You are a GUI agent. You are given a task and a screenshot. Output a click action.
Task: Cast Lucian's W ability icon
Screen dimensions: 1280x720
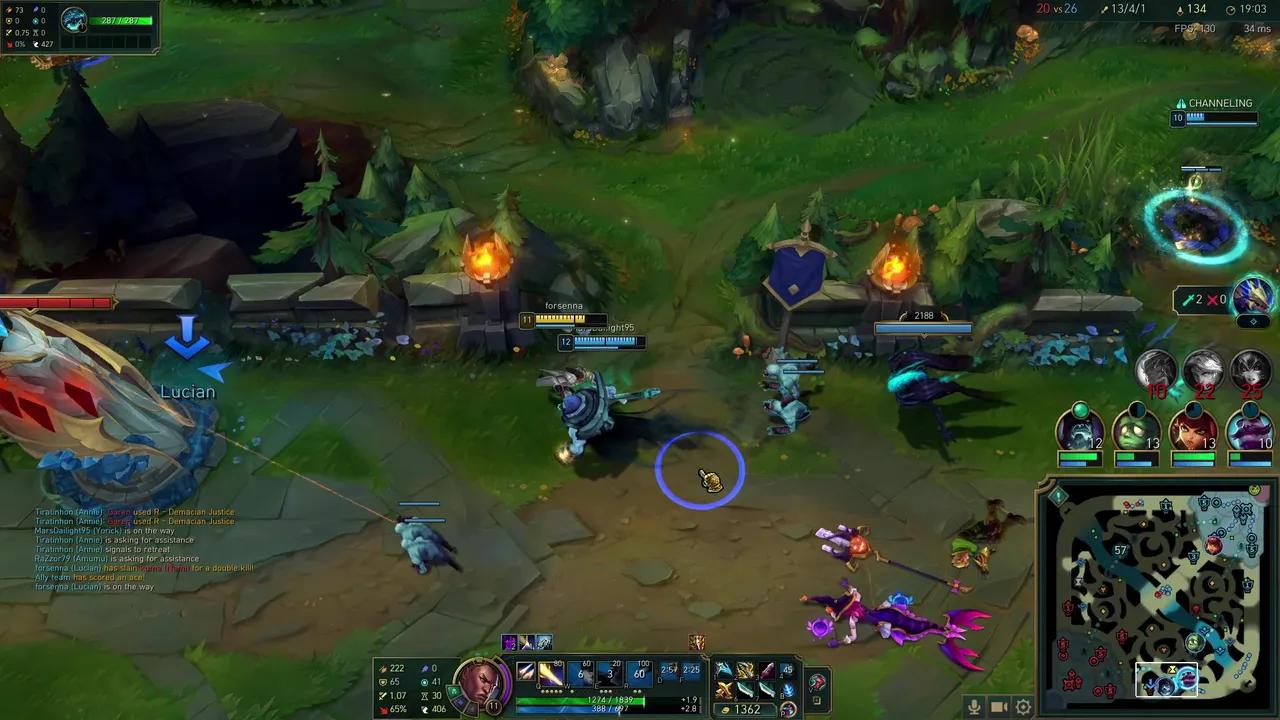pos(579,675)
